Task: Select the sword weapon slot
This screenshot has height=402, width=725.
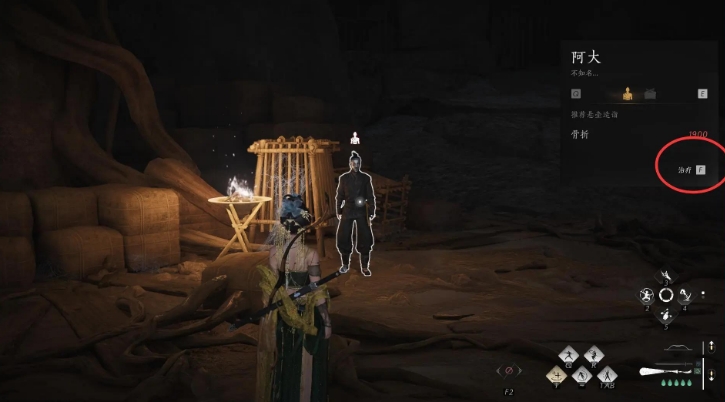Action: tap(667, 371)
